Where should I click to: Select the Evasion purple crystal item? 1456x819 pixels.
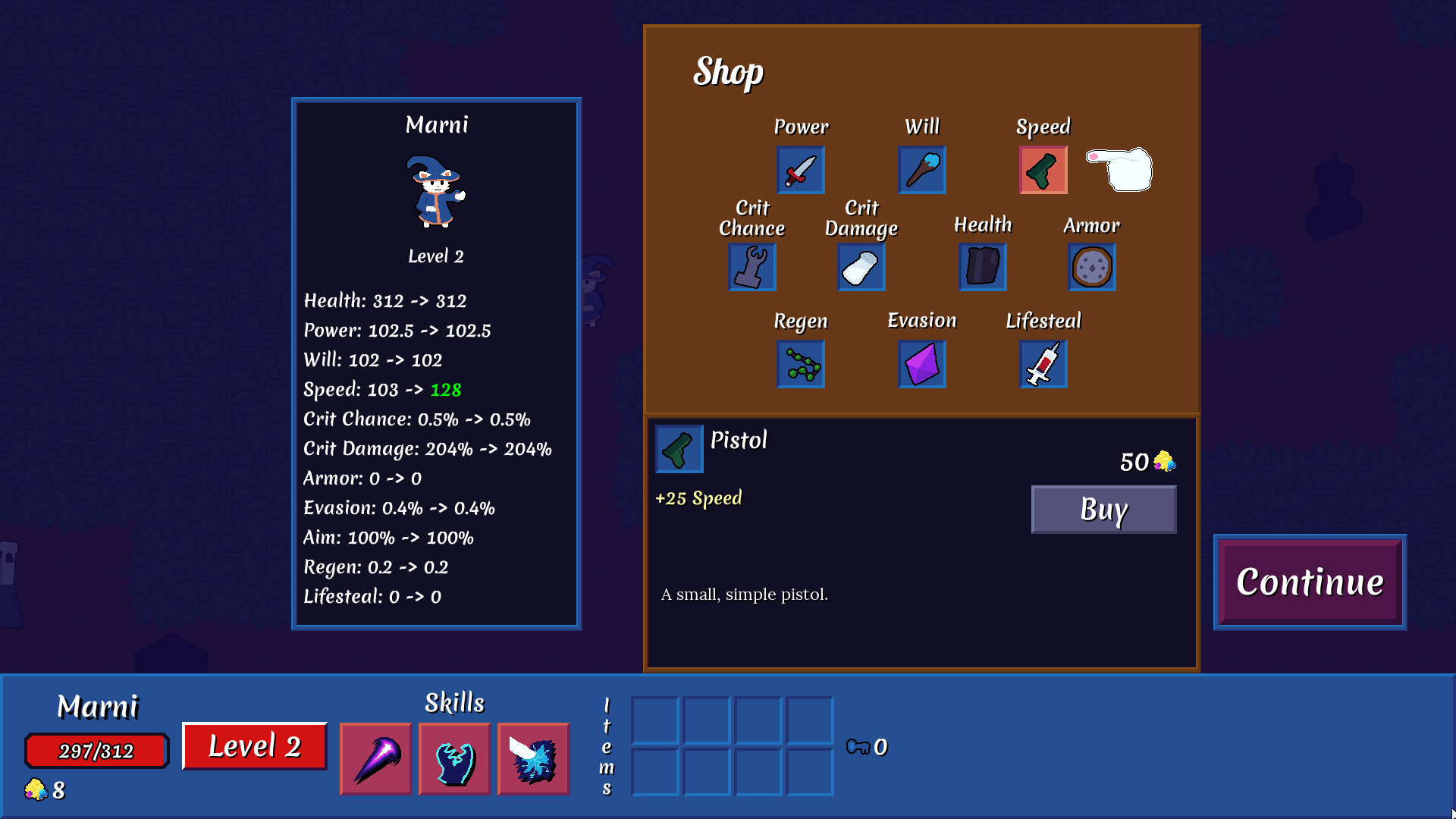click(921, 364)
